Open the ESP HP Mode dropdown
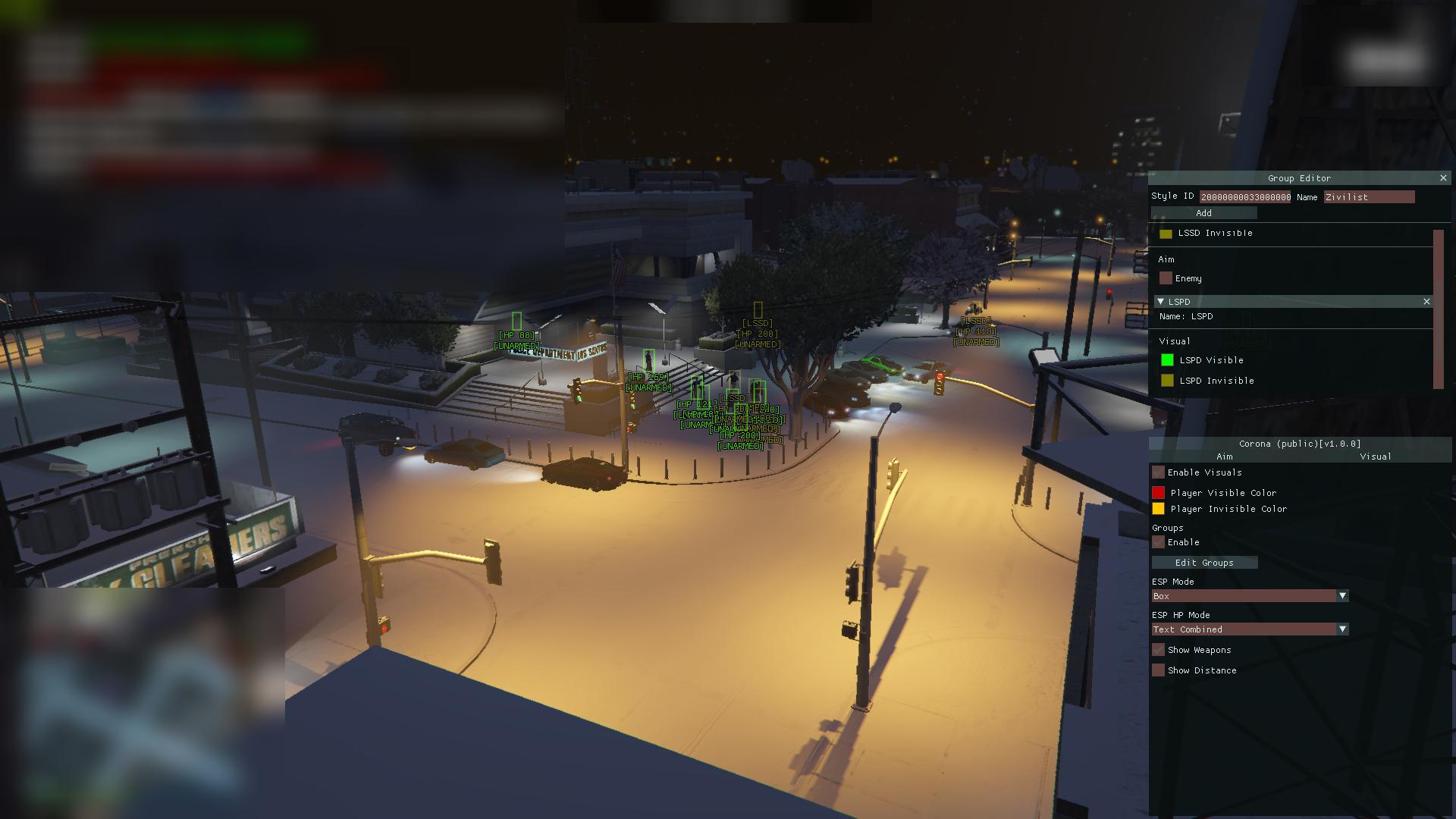Viewport: 1456px width, 819px height. tap(1249, 629)
